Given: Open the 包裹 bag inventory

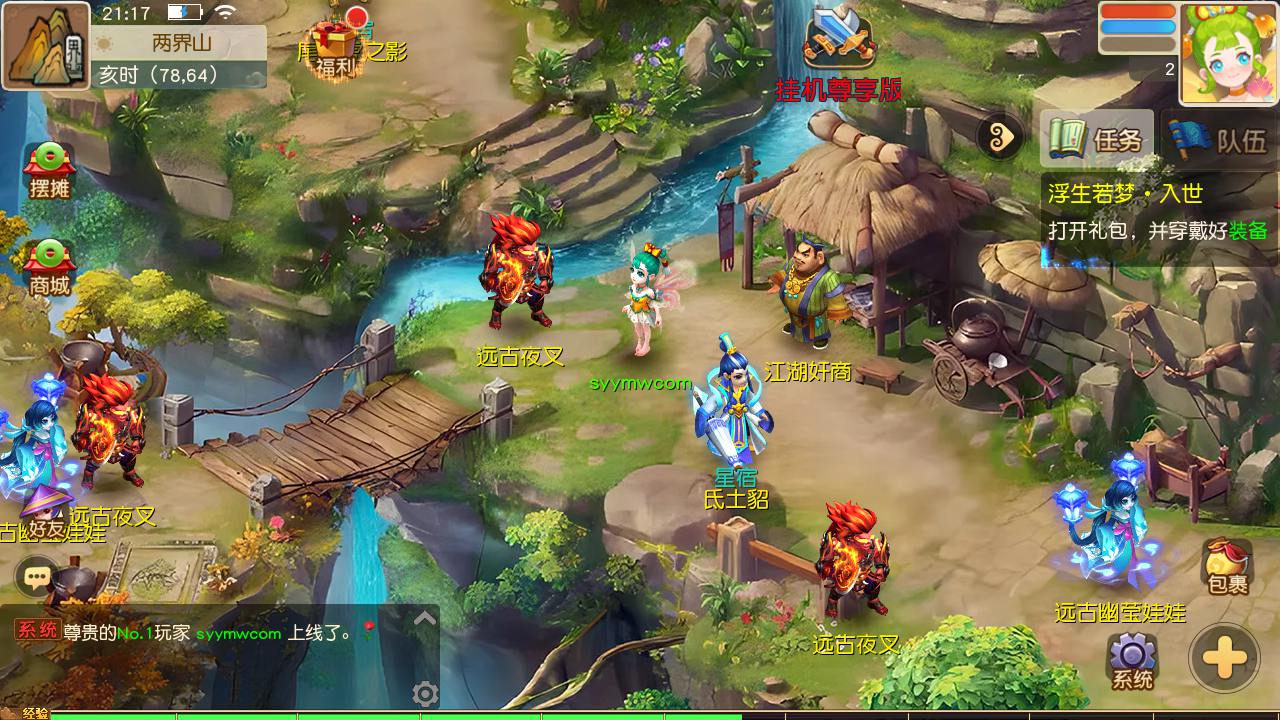Looking at the screenshot, I should [x=1227, y=566].
